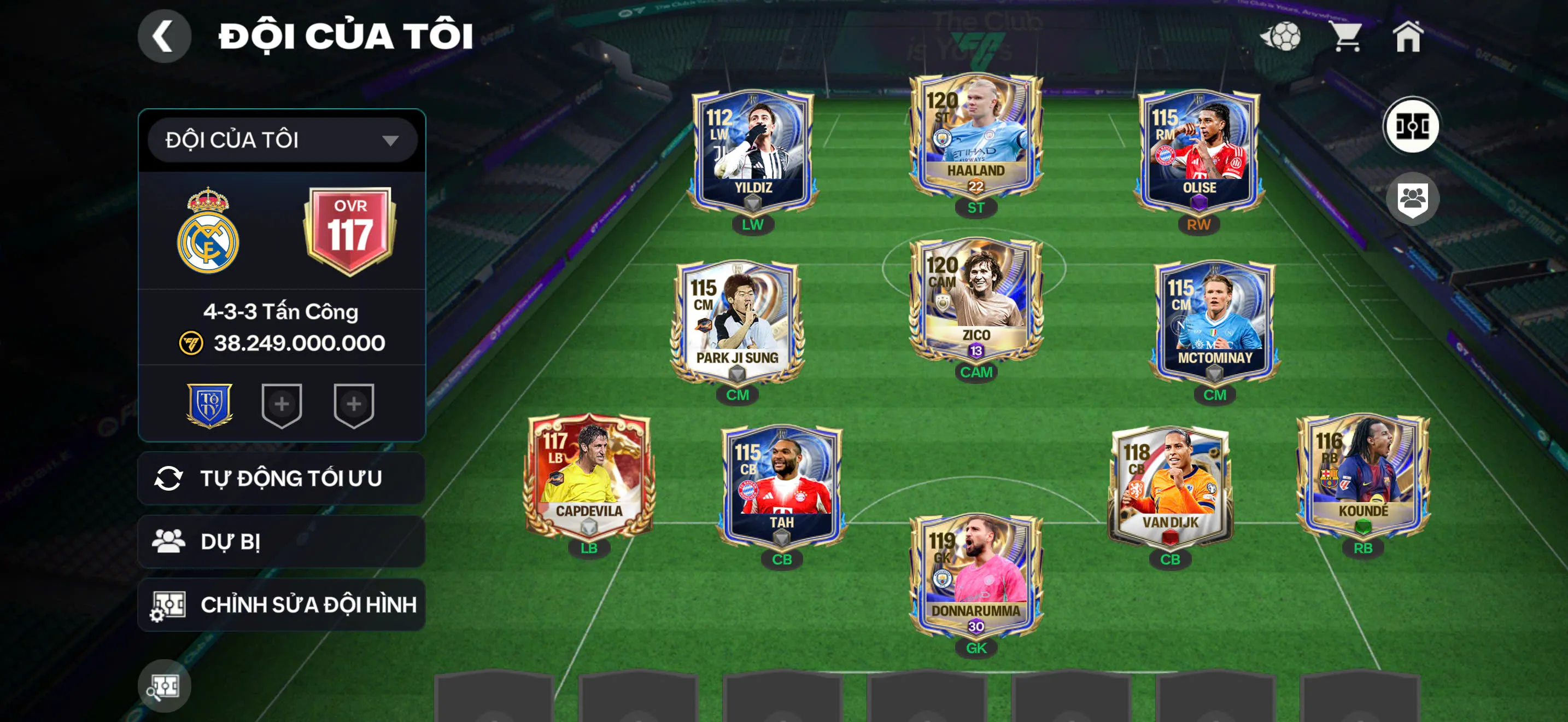This screenshot has height=722, width=1568.
Task: Pick goalkeeper Donnarumma's card
Action: click(975, 575)
